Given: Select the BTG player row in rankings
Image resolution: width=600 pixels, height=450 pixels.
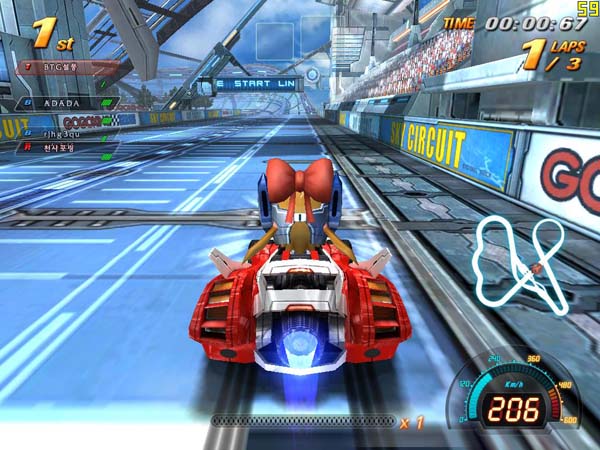Looking at the screenshot, I should tap(66, 67).
